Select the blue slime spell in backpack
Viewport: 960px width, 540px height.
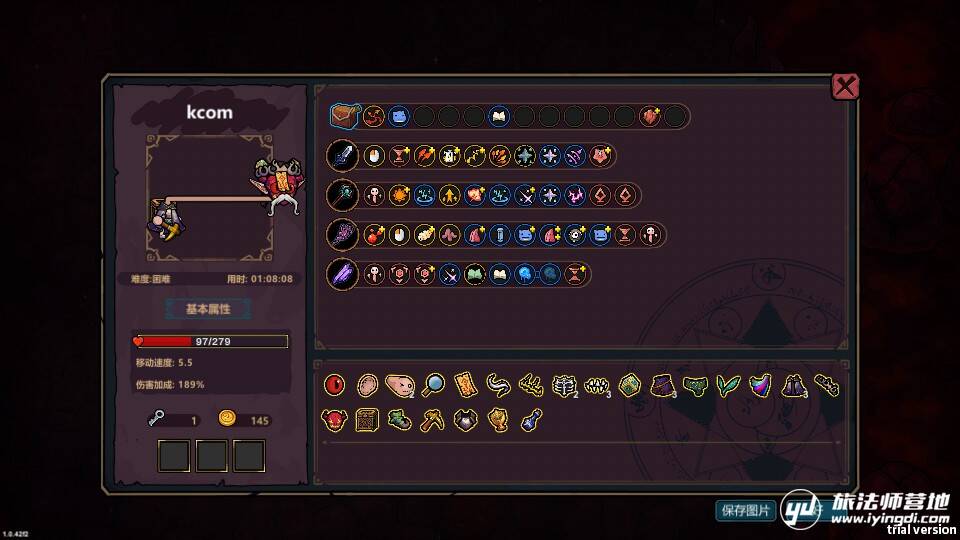(398, 116)
